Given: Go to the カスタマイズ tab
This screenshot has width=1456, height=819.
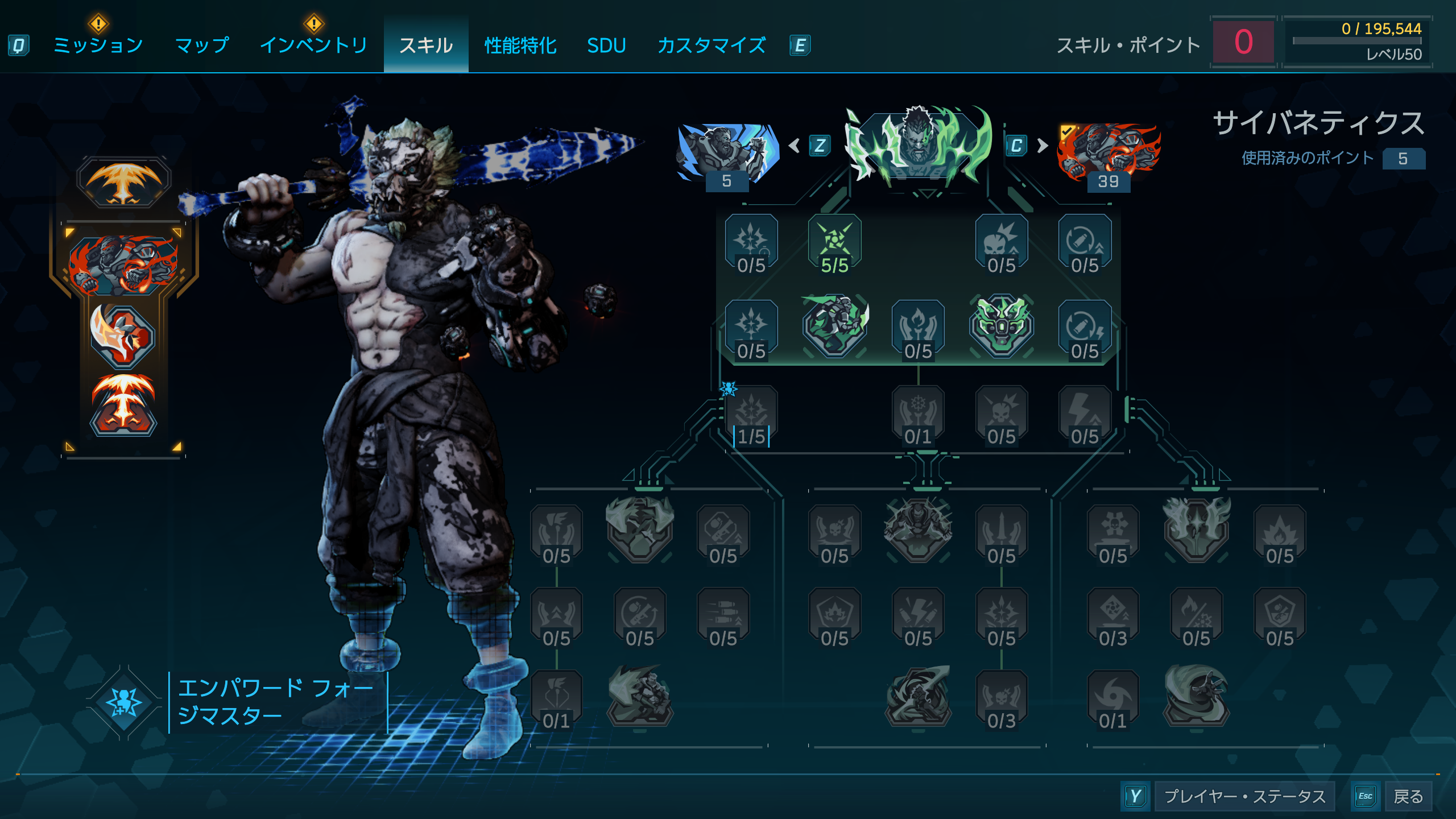Looking at the screenshot, I should coord(712,45).
